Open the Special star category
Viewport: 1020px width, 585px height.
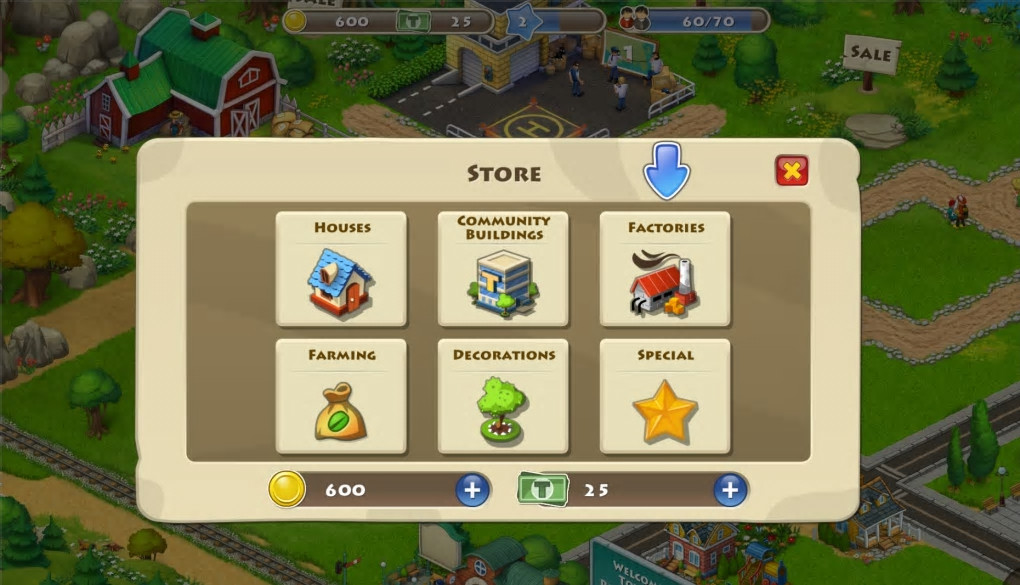click(x=665, y=397)
